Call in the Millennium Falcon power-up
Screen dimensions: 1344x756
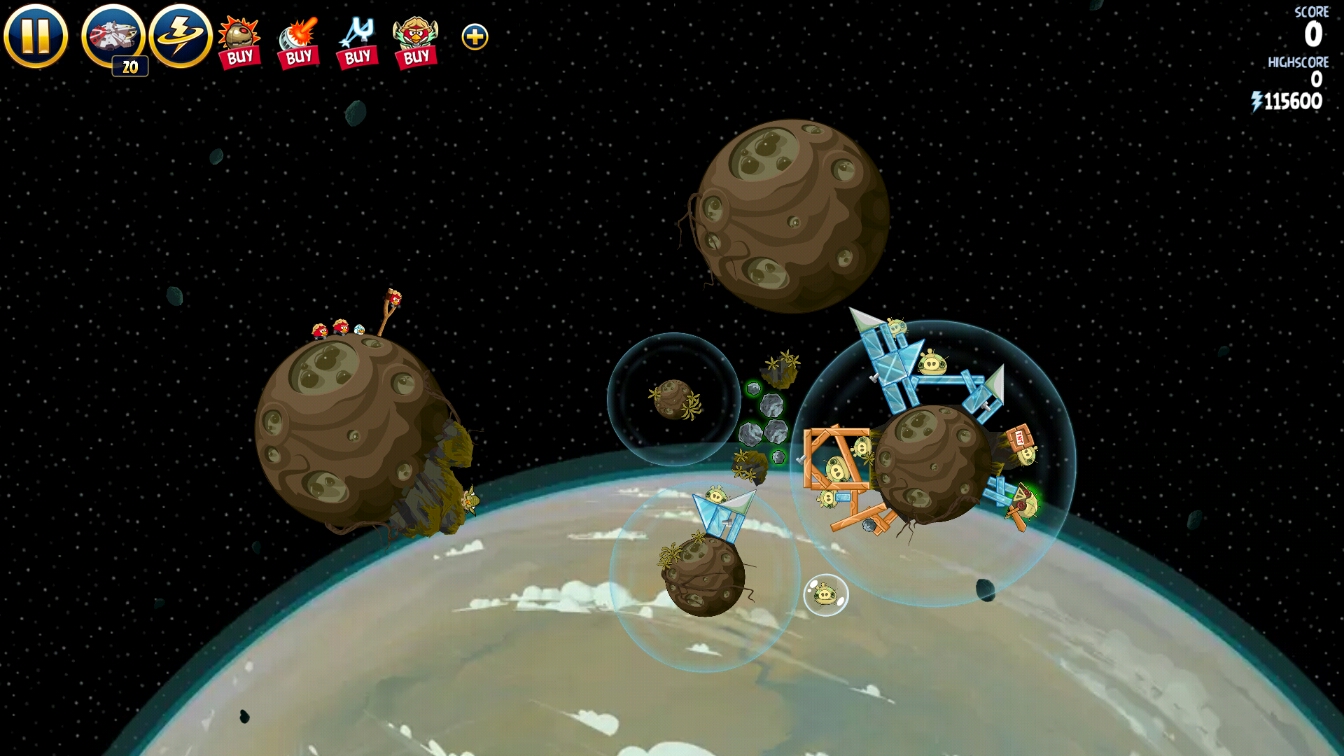pyautogui.click(x=113, y=37)
